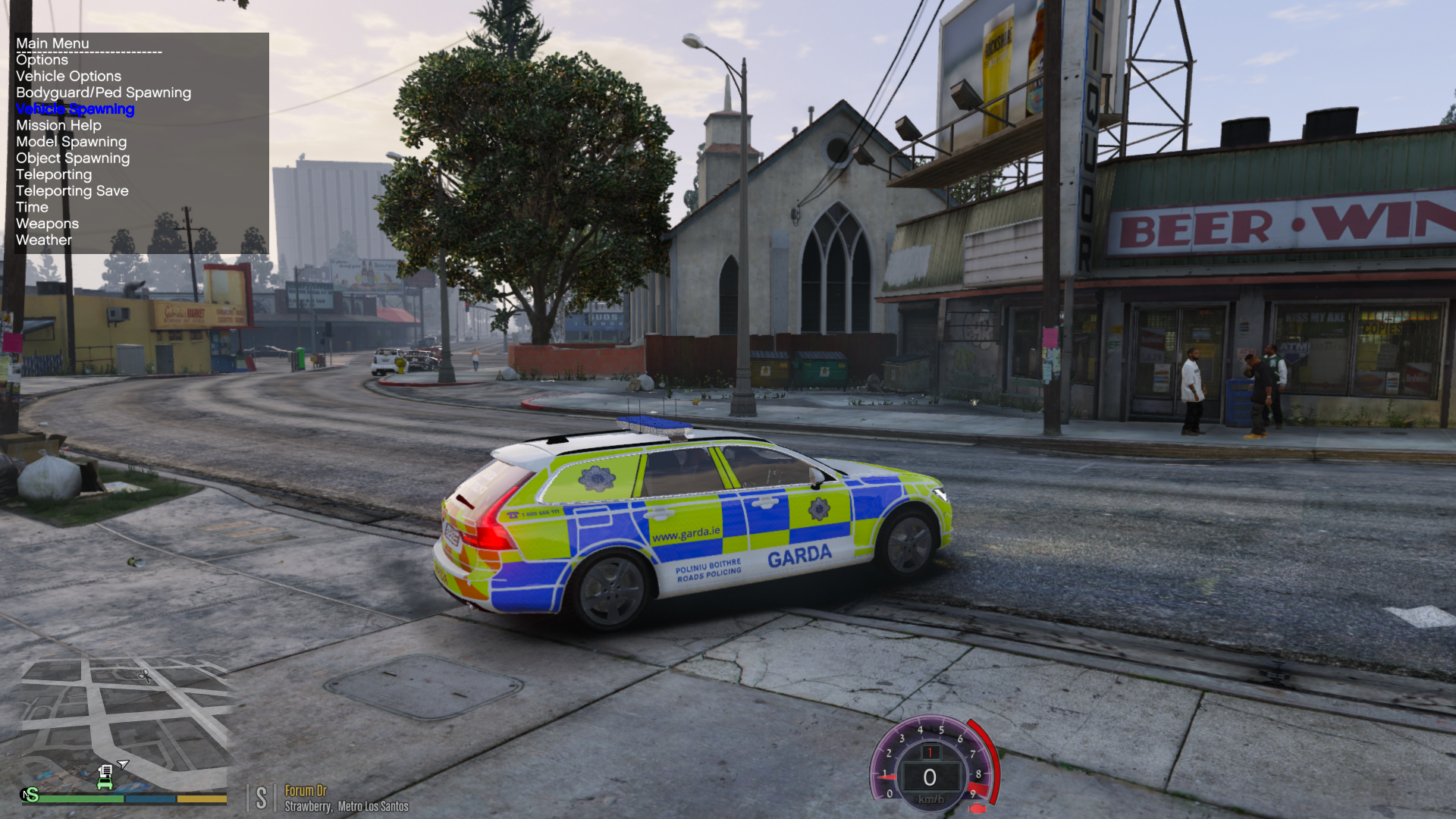Choose the Teleporting menu entry
Screen dimensions: 1456x819
(54, 174)
